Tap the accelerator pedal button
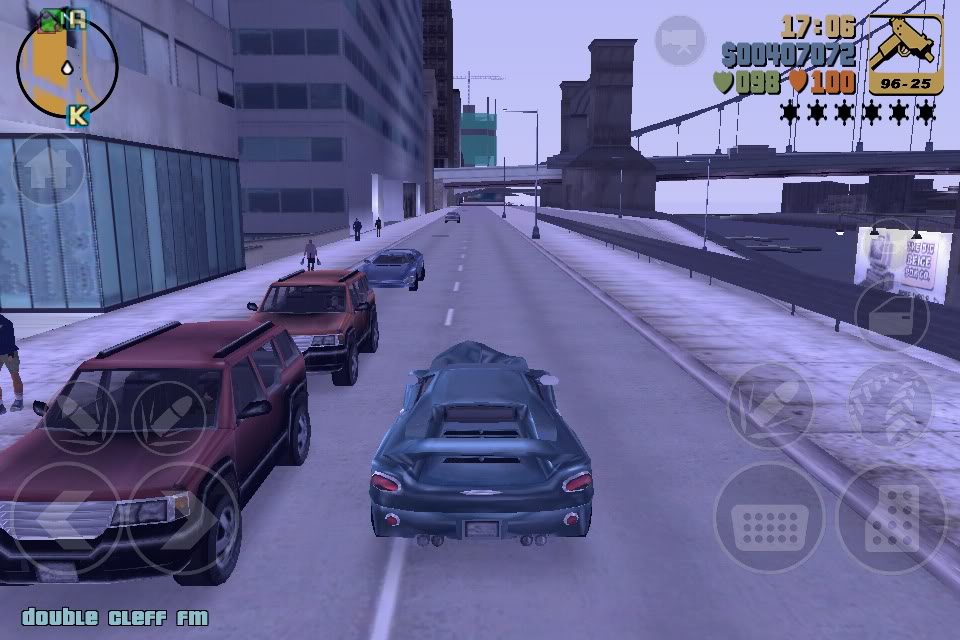 (x=891, y=518)
